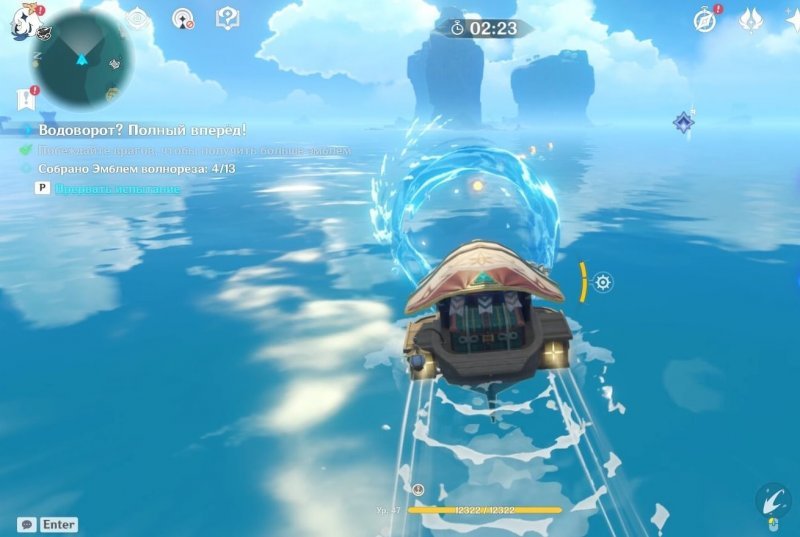Click 'Прервать испытание' to abort the challenge
Image resolution: width=800 pixels, height=537 pixels.
click(x=118, y=188)
